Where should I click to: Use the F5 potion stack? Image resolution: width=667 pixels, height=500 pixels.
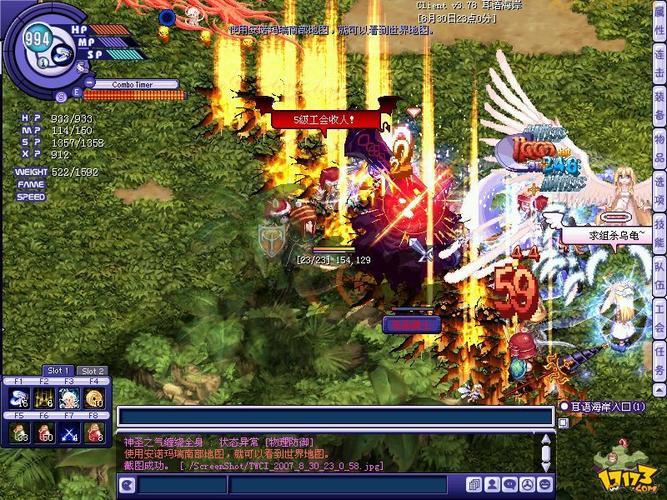19,432
